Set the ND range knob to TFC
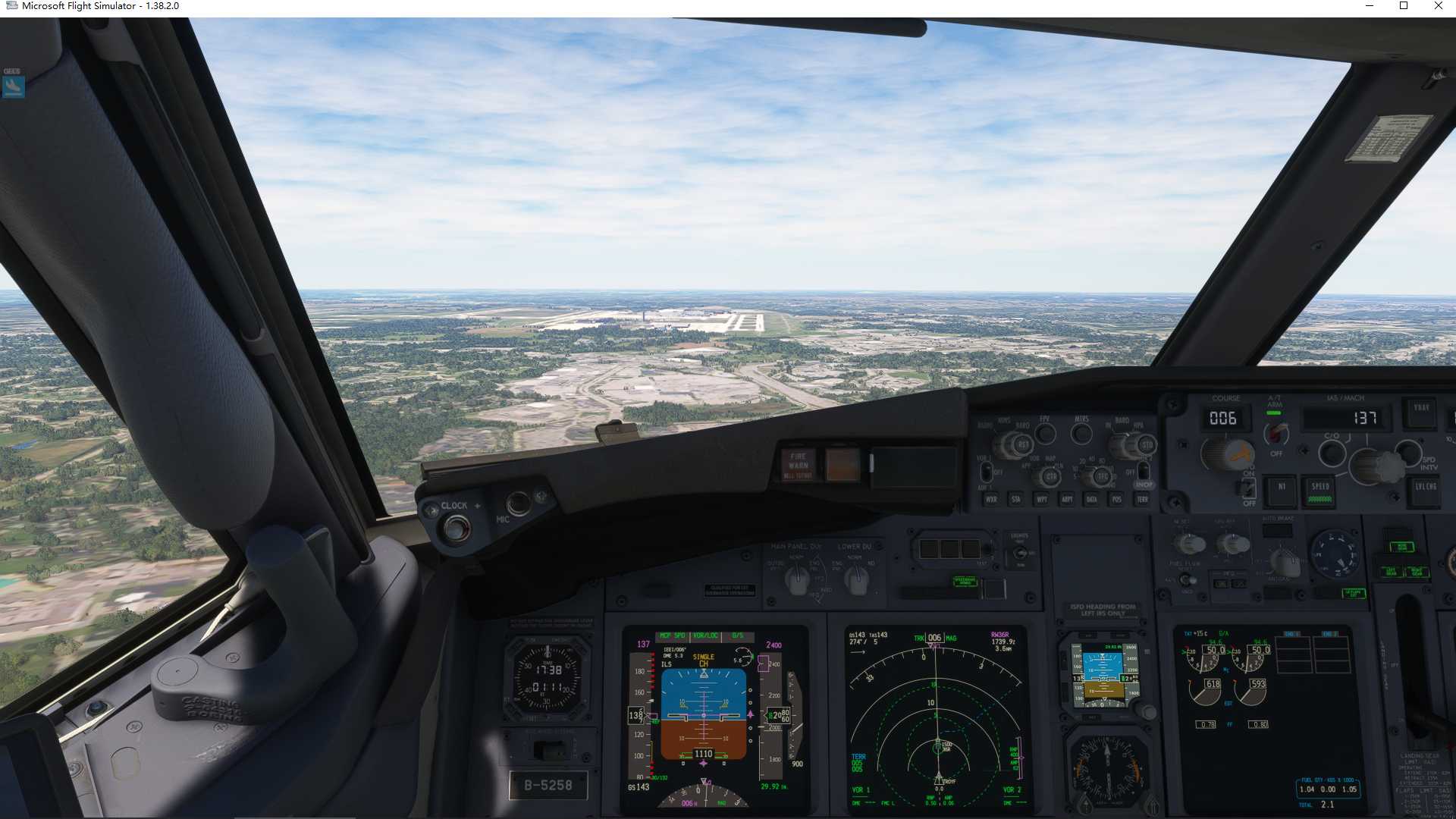 click(x=1101, y=475)
